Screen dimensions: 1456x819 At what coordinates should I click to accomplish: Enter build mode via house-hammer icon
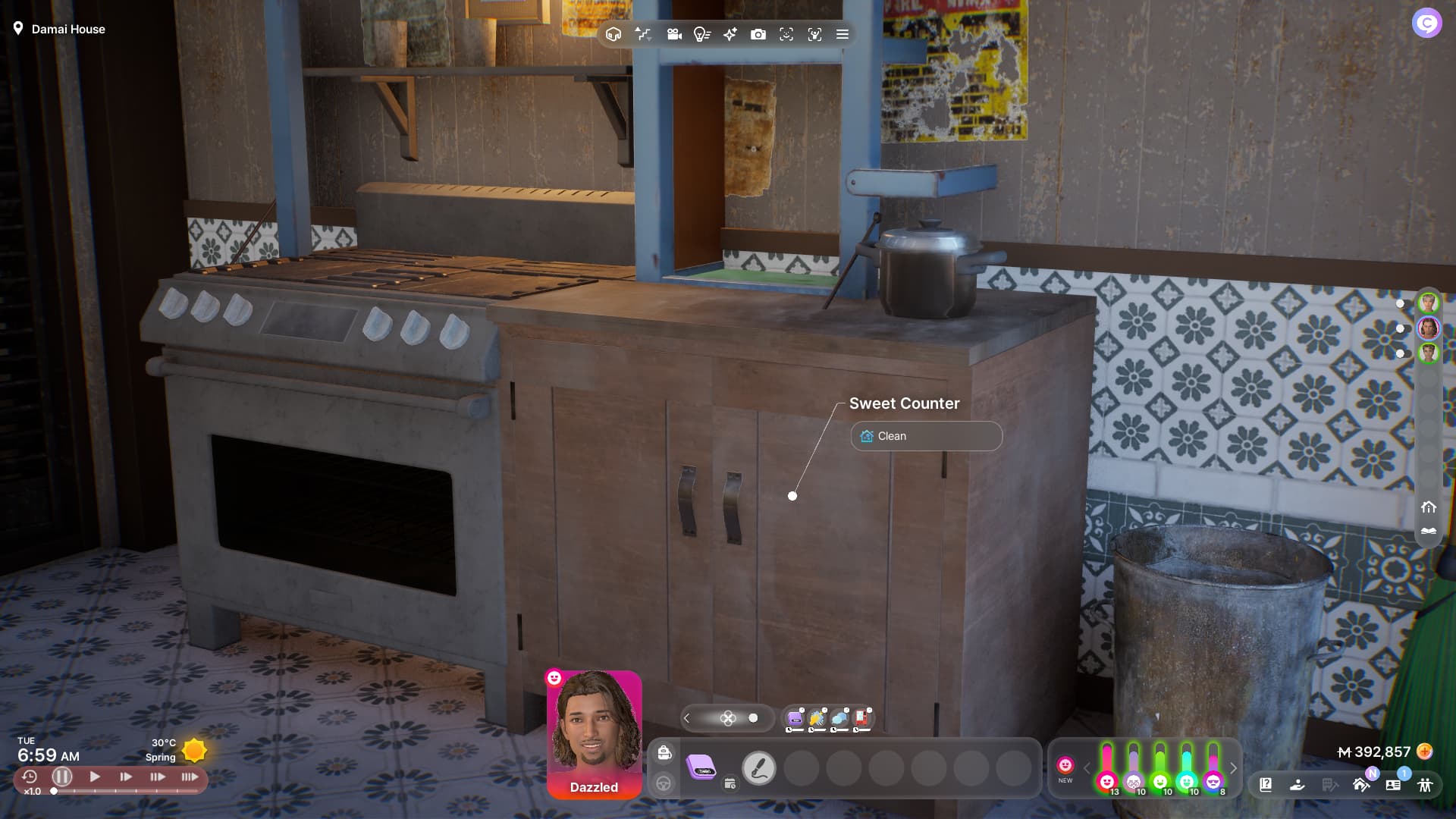(1361, 785)
